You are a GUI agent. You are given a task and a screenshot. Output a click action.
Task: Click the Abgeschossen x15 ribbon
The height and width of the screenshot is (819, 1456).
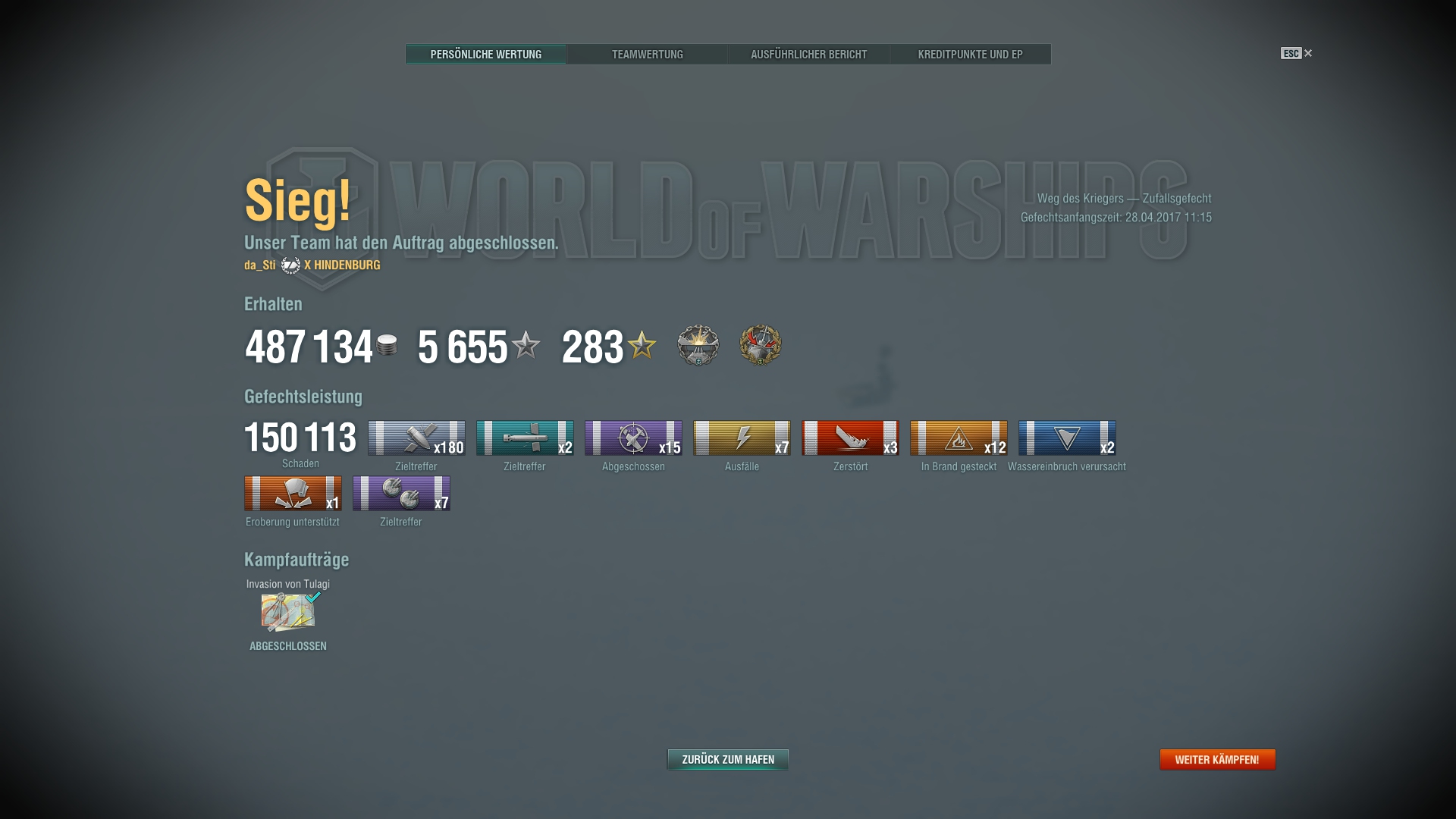[x=632, y=438]
